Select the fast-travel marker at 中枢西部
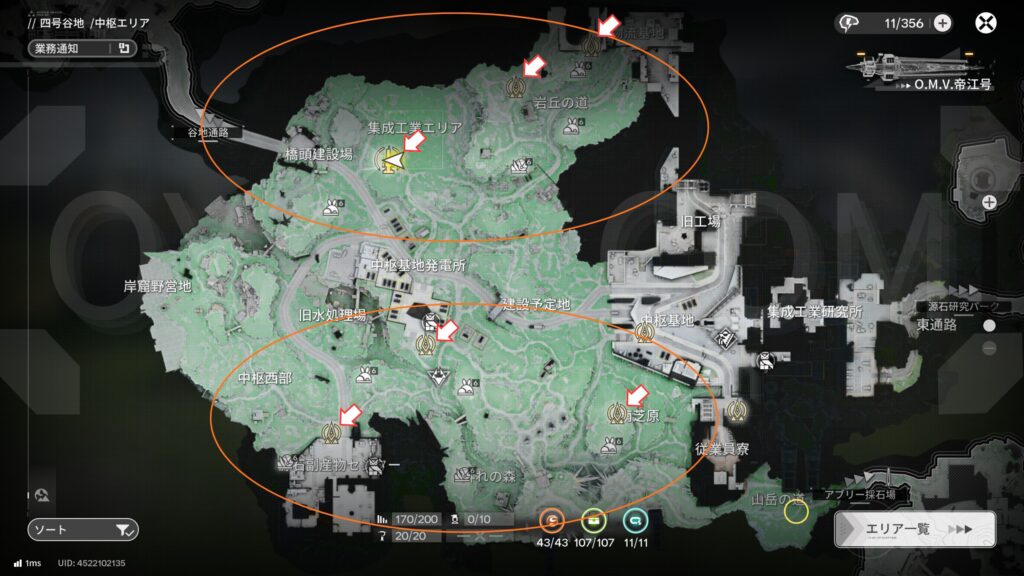The height and width of the screenshot is (576, 1024). point(332,432)
